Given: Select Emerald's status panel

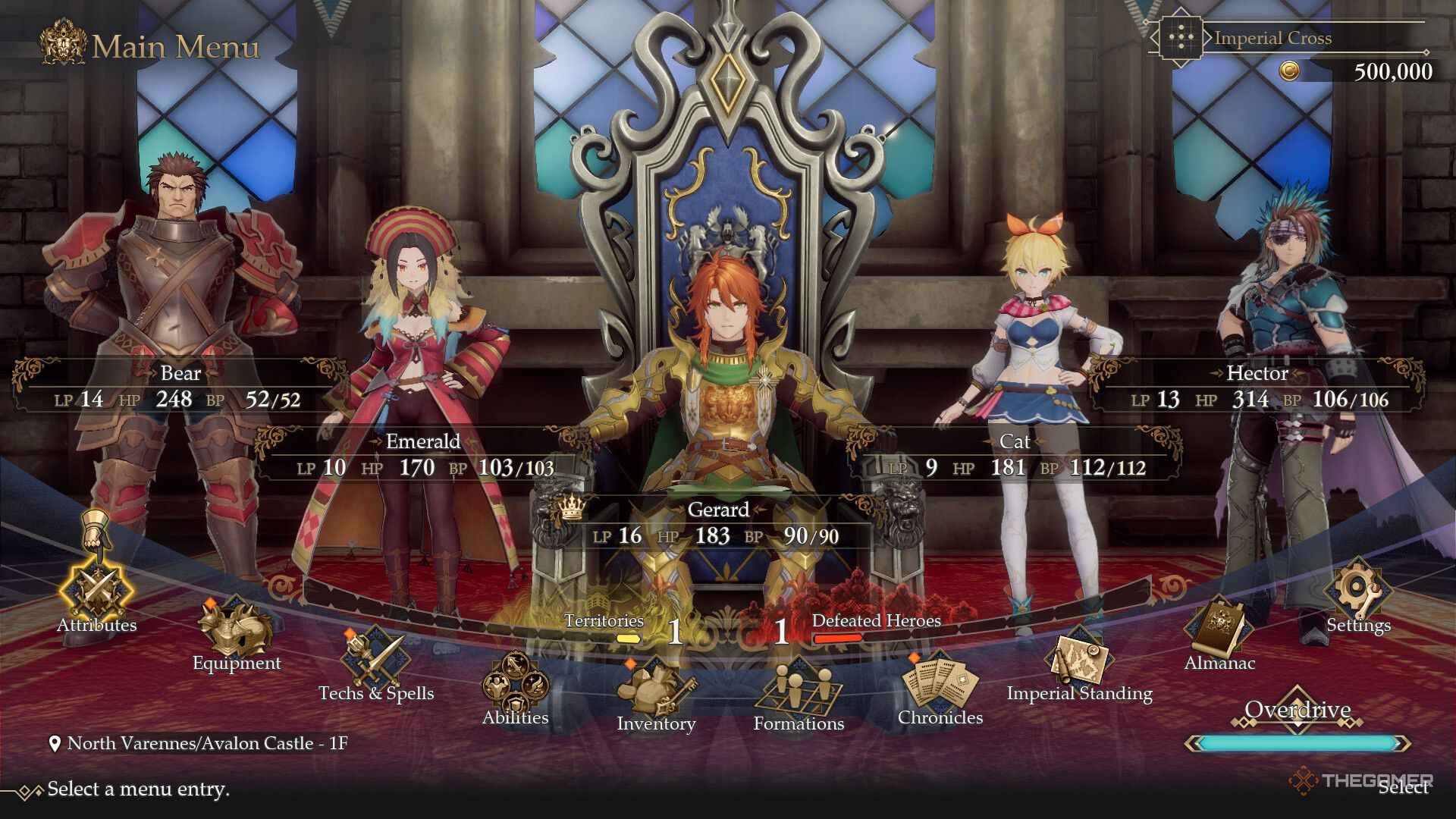Looking at the screenshot, I should point(423,455).
